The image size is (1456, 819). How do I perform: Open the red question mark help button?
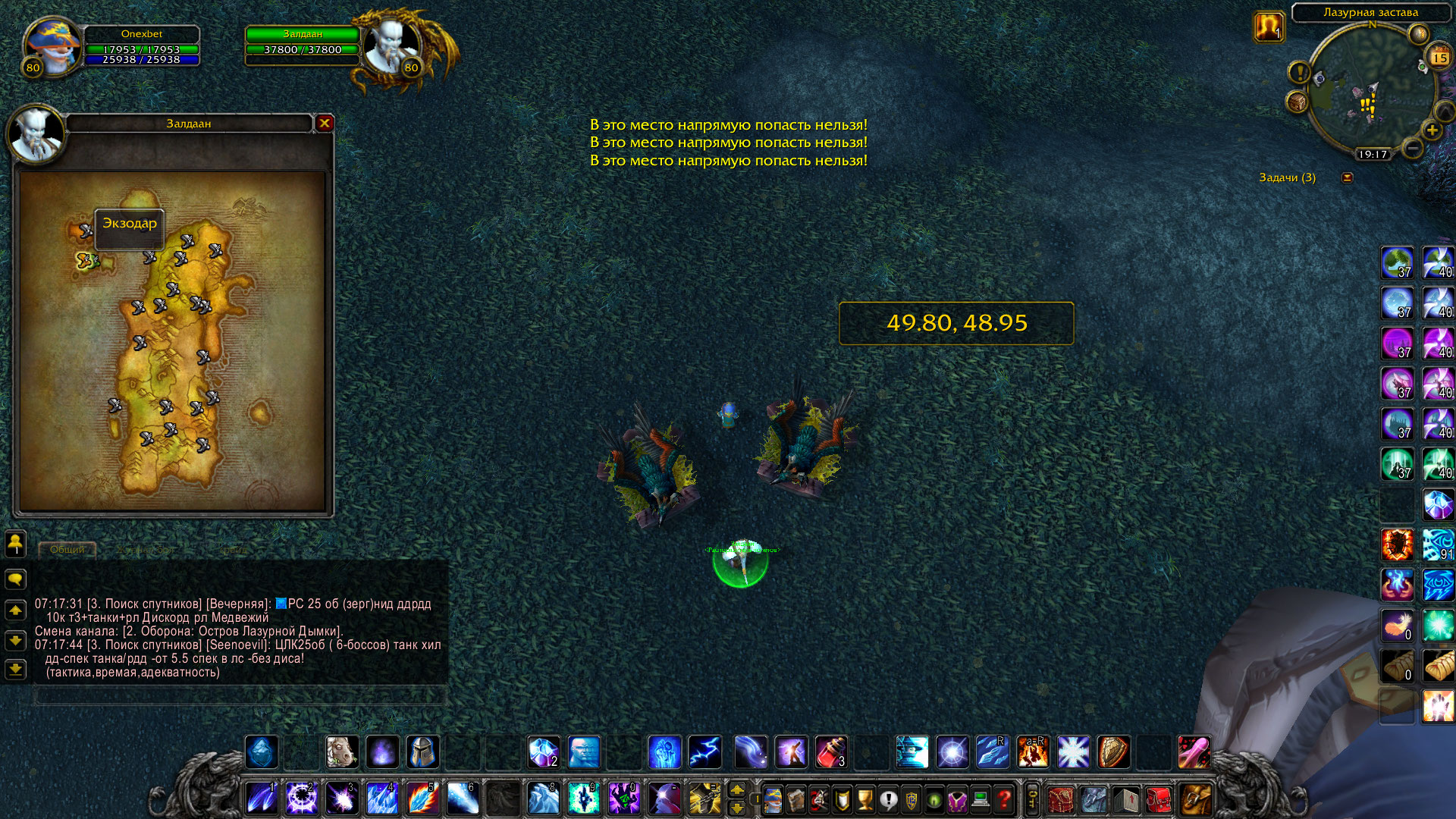point(1004,799)
